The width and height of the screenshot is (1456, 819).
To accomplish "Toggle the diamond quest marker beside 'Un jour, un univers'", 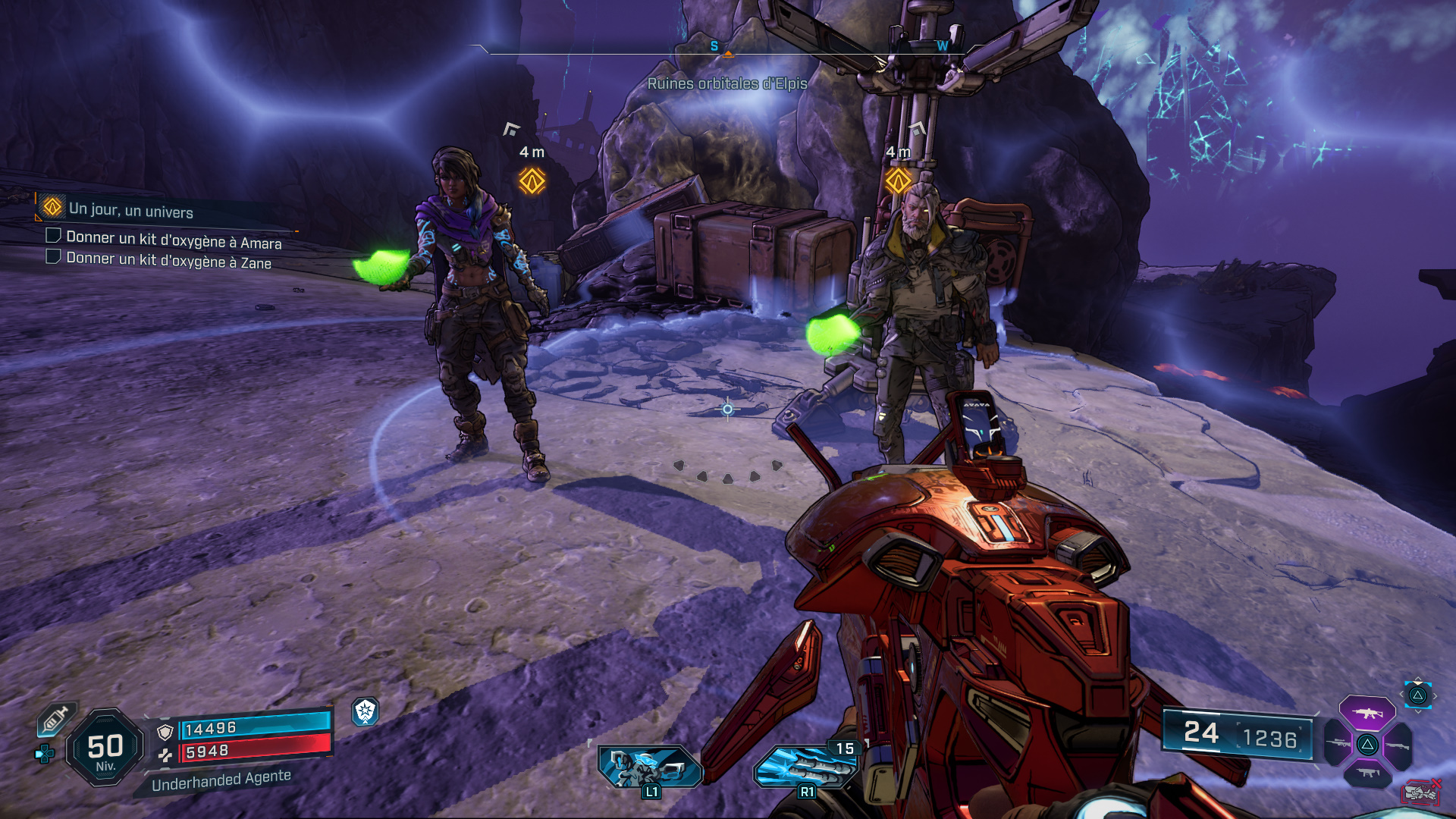I will pos(53,208).
